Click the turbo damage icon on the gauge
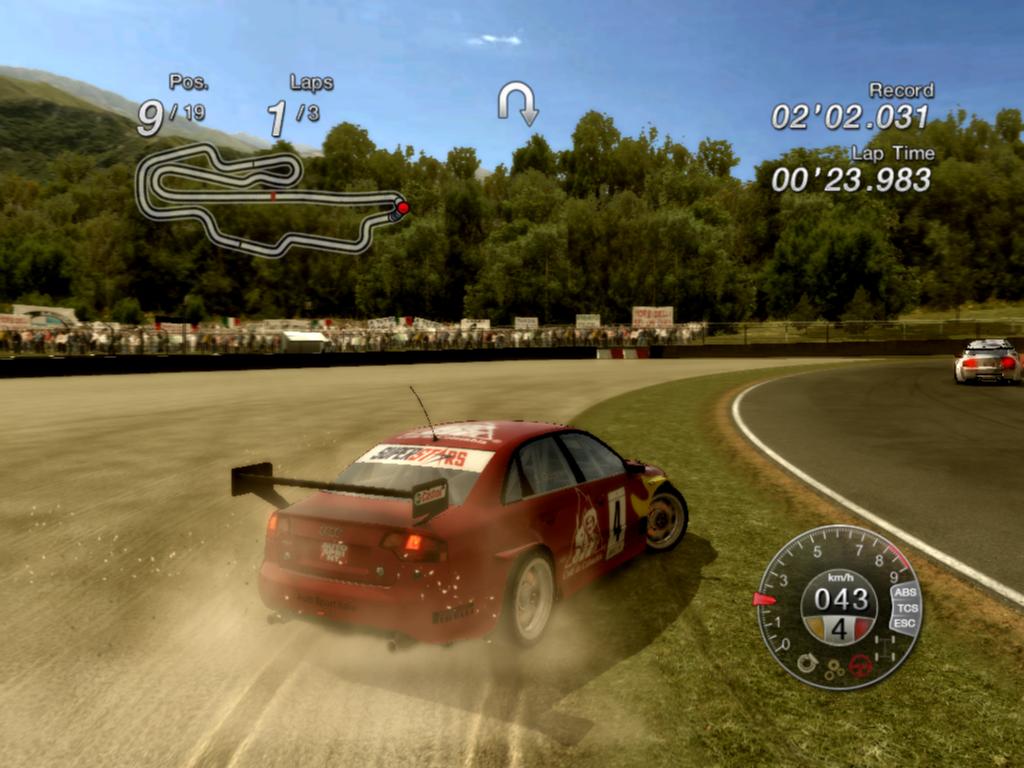The height and width of the screenshot is (768, 1024). click(806, 661)
